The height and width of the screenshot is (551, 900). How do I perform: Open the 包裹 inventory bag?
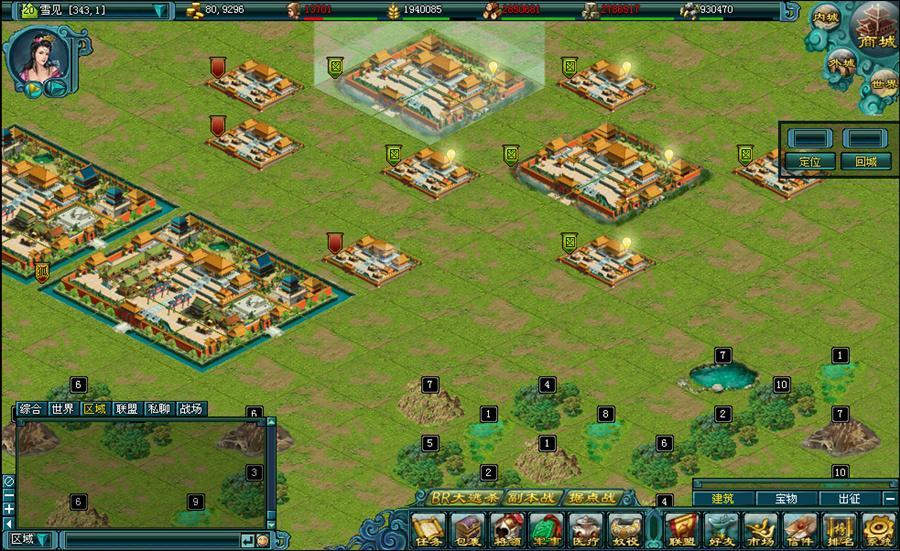click(x=468, y=529)
